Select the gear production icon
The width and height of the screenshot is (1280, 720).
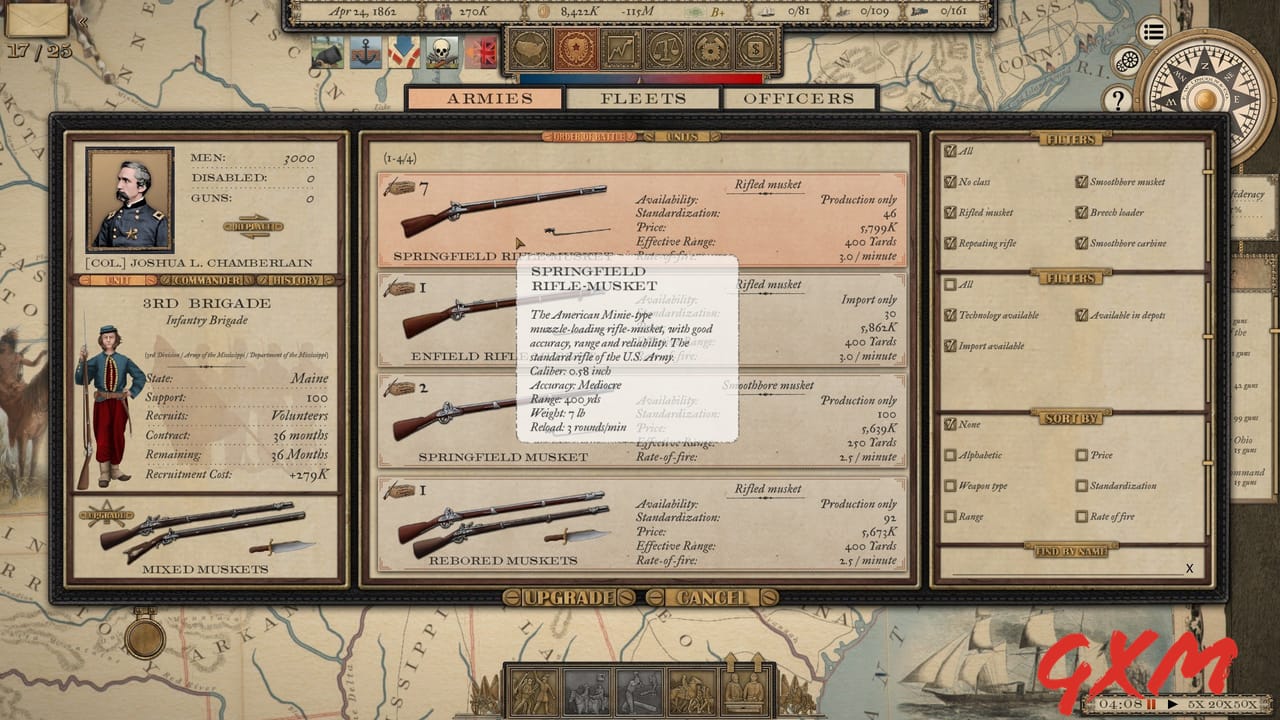pos(710,47)
